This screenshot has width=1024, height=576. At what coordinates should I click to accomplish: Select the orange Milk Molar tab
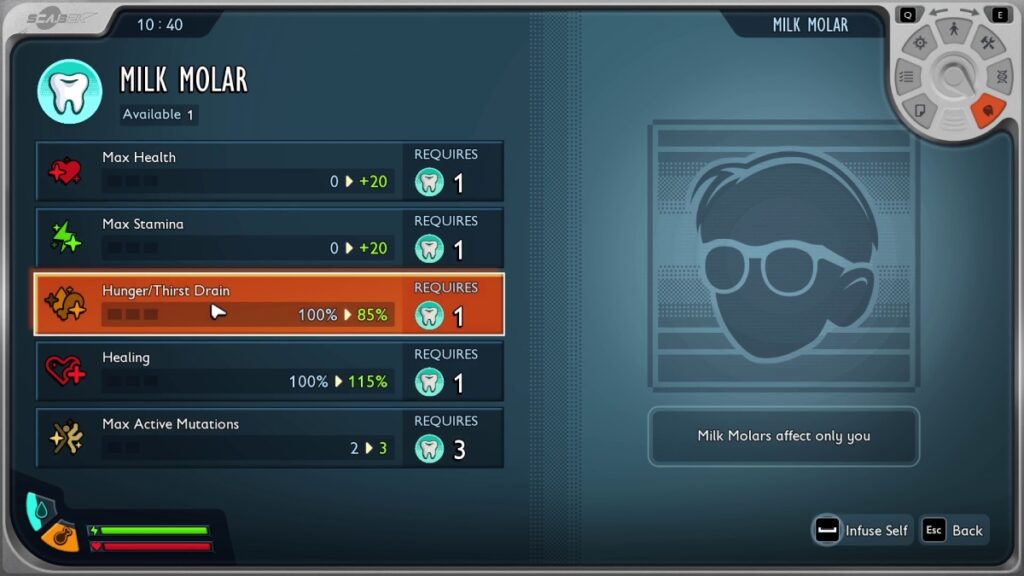(987, 109)
